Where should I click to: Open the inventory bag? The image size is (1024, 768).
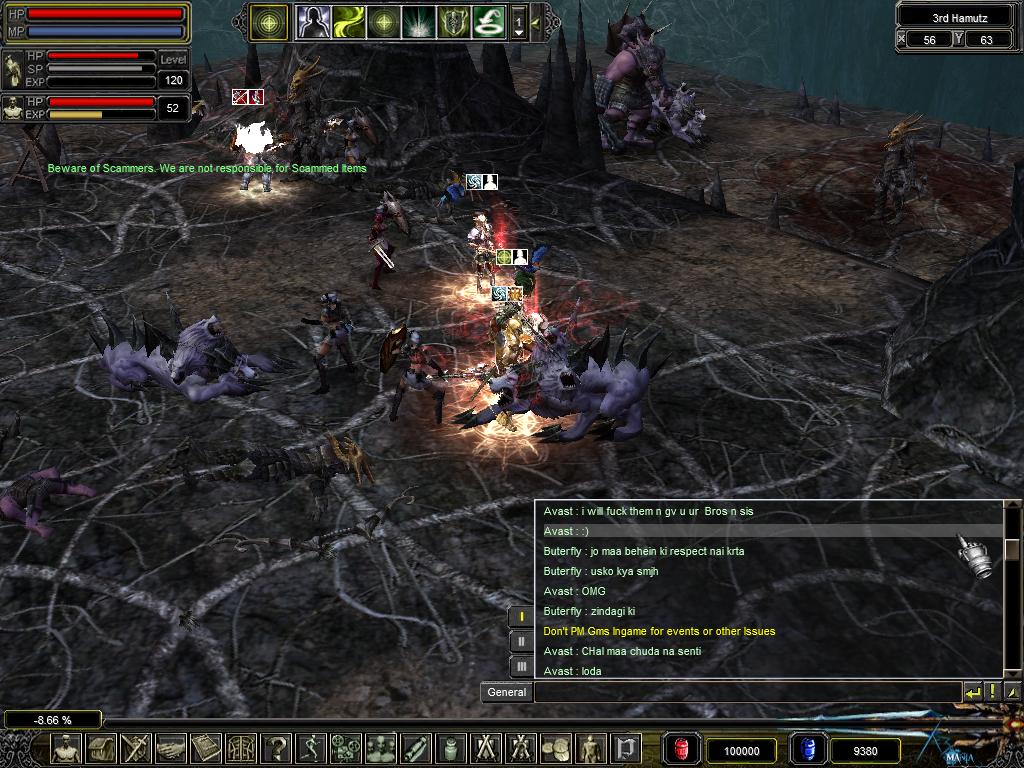(101, 748)
